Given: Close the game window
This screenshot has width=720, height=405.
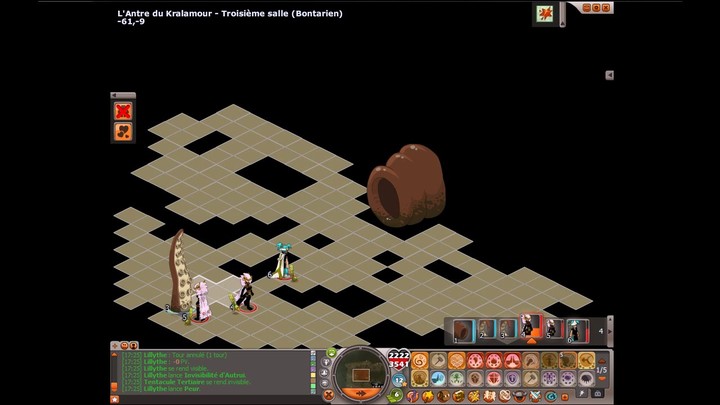Looking at the screenshot, I should (608, 8).
